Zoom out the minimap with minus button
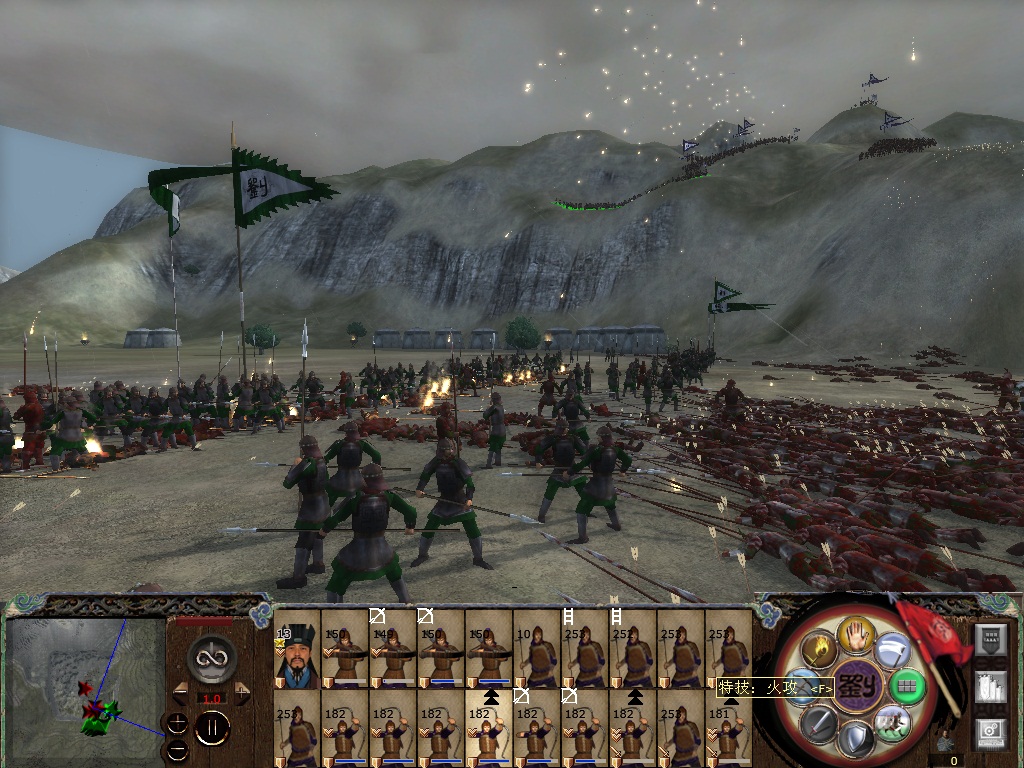 click(177, 748)
